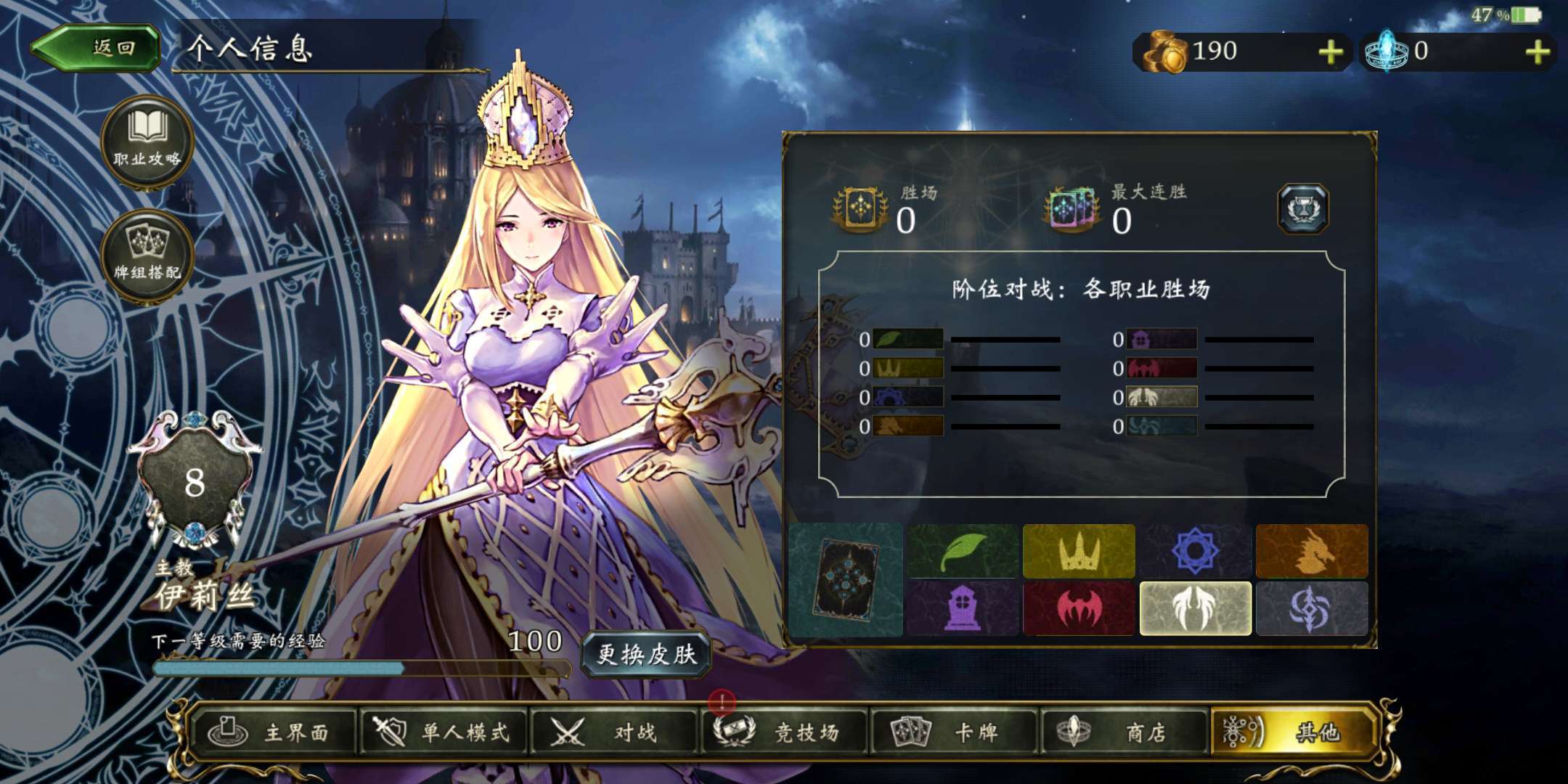1568x784 pixels.
Task: Visit the 商店 shop tab
Action: [x=1124, y=732]
